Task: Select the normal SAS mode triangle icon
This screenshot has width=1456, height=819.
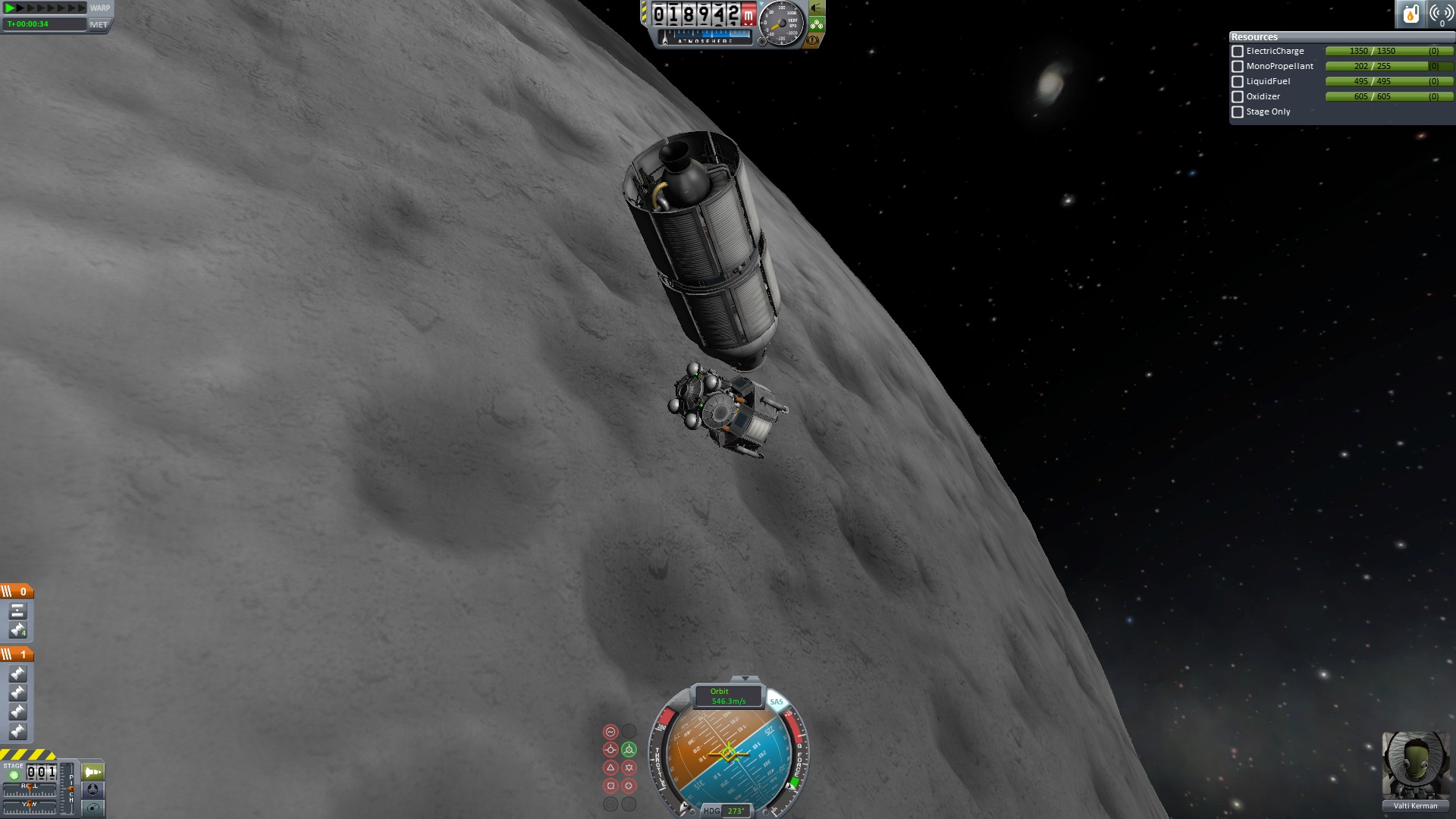Action: [x=610, y=767]
